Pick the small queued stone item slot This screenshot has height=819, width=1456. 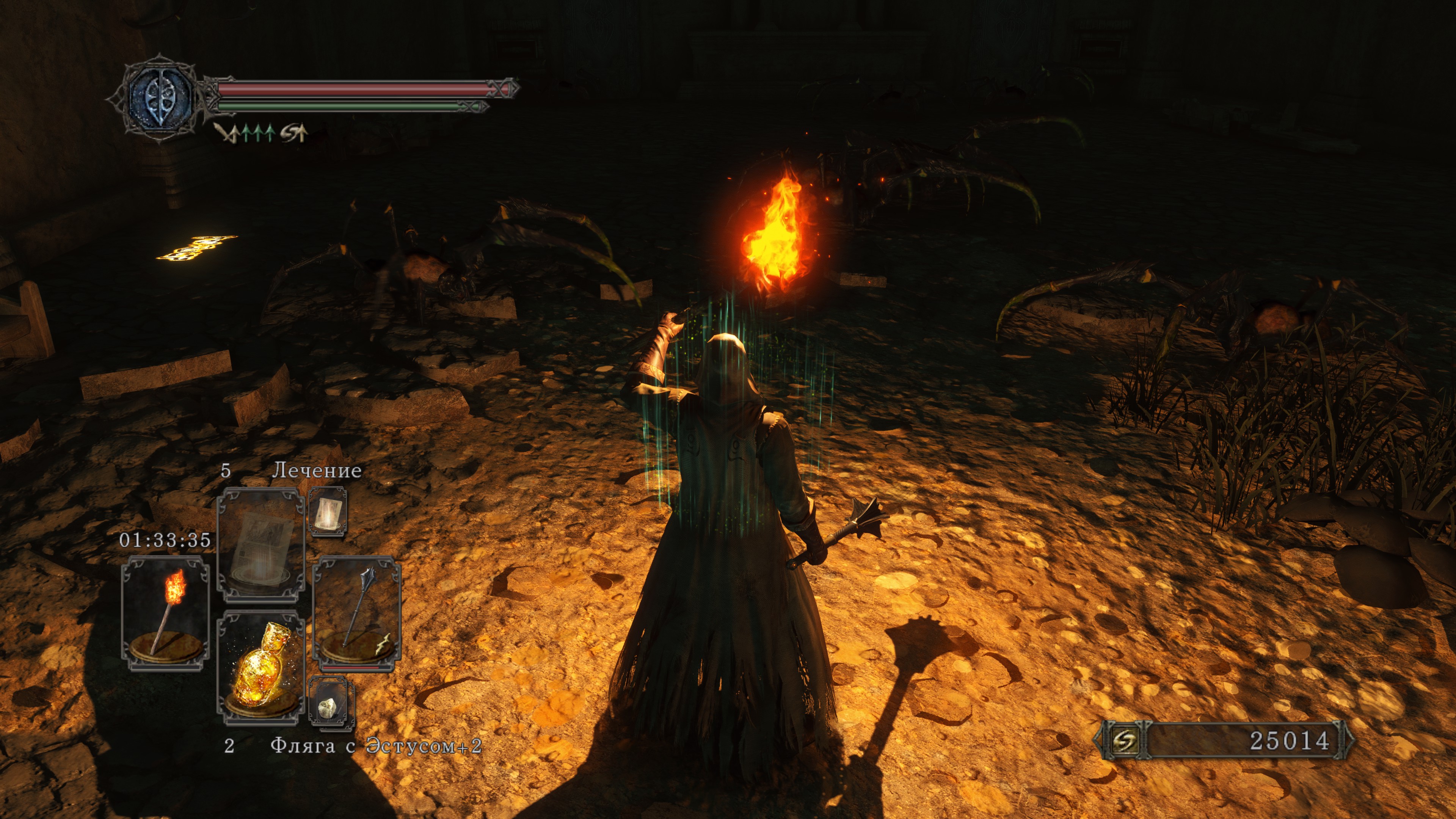pyautogui.click(x=331, y=704)
